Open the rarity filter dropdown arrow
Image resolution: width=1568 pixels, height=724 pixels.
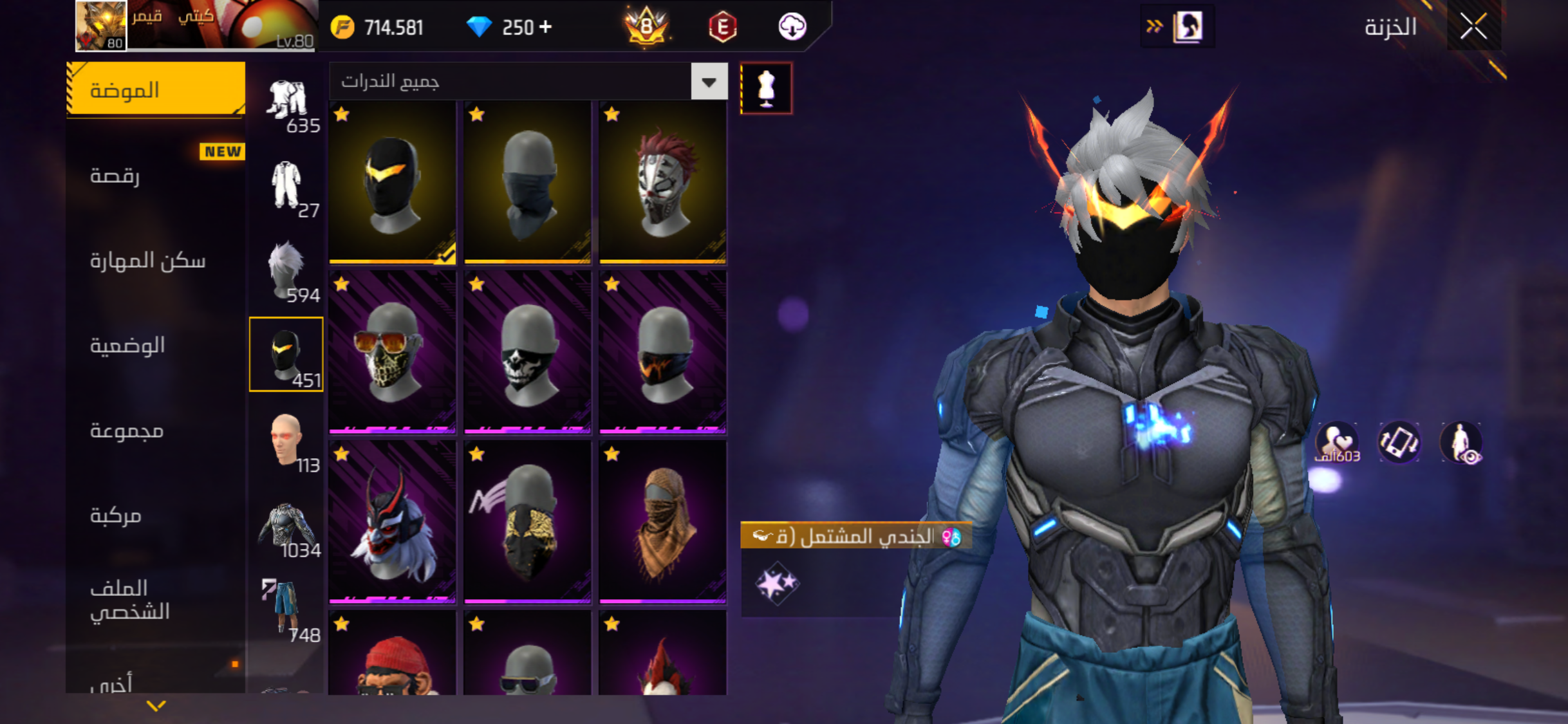click(x=709, y=82)
